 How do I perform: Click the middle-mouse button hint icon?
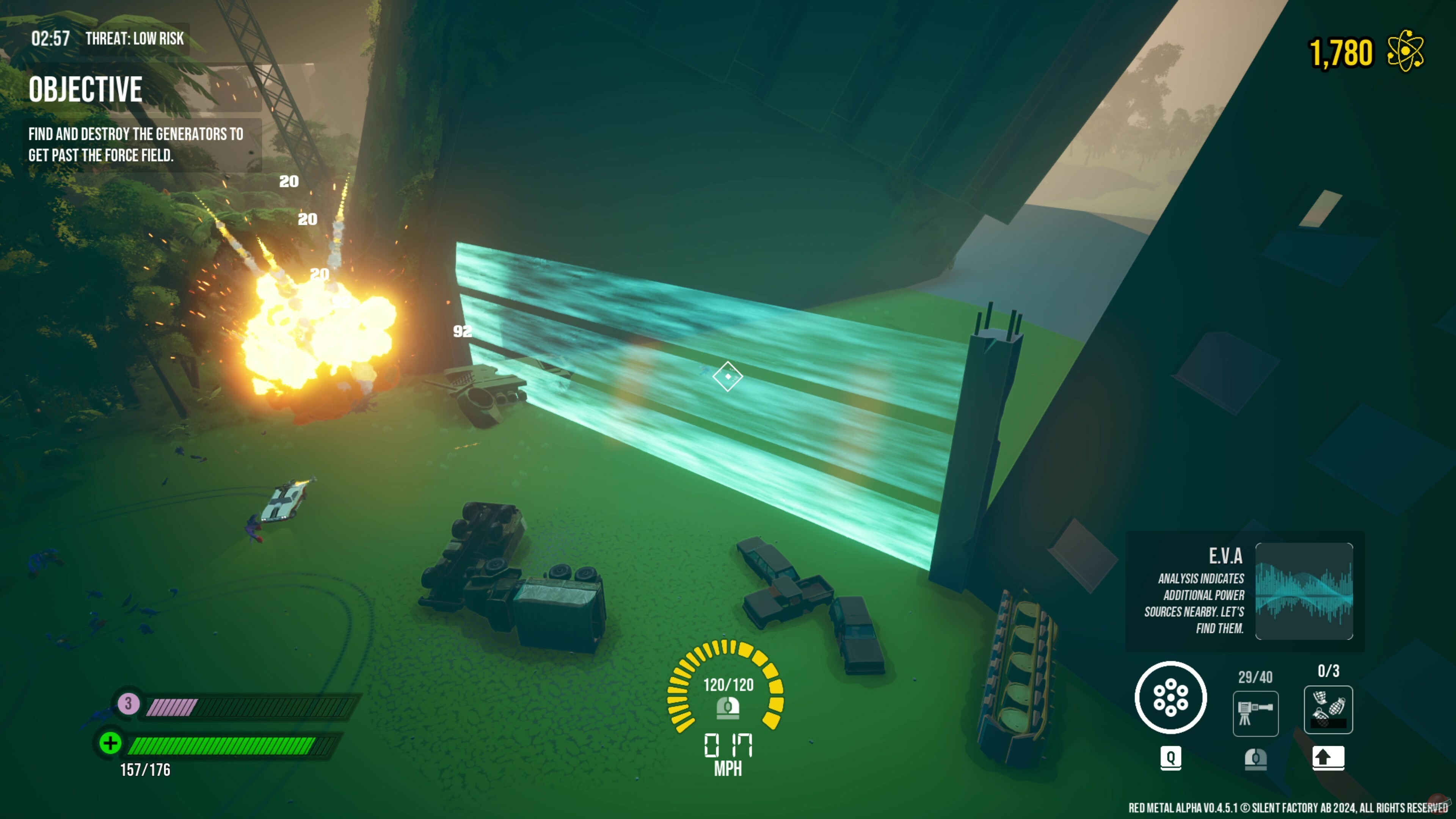pos(1256,760)
